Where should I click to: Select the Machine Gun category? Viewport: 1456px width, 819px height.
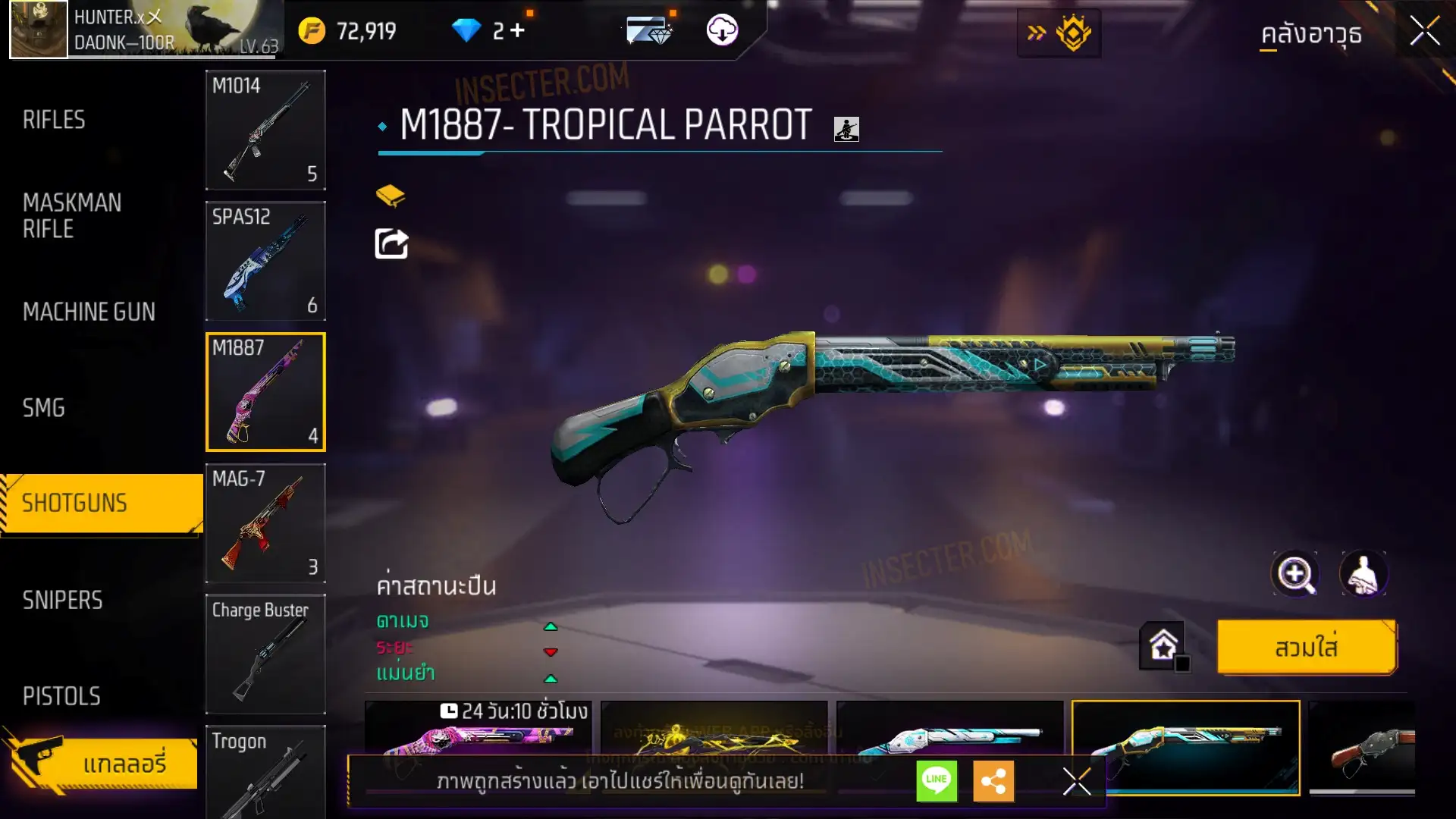coord(89,312)
